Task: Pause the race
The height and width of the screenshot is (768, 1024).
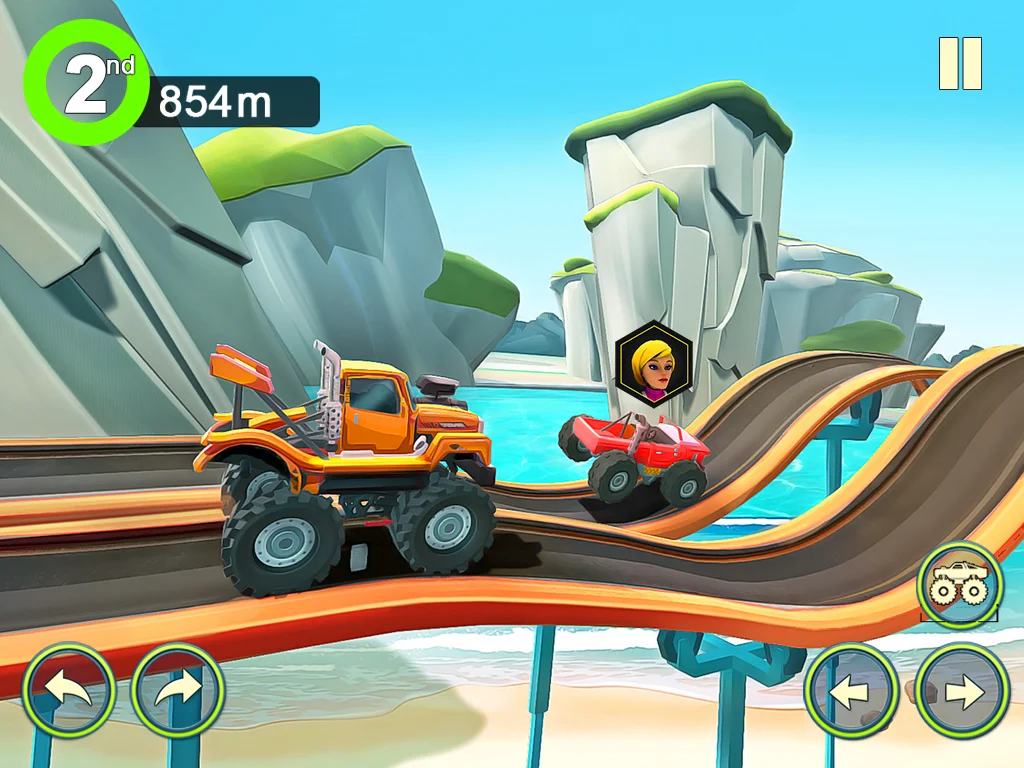Action: pyautogui.click(x=960, y=64)
